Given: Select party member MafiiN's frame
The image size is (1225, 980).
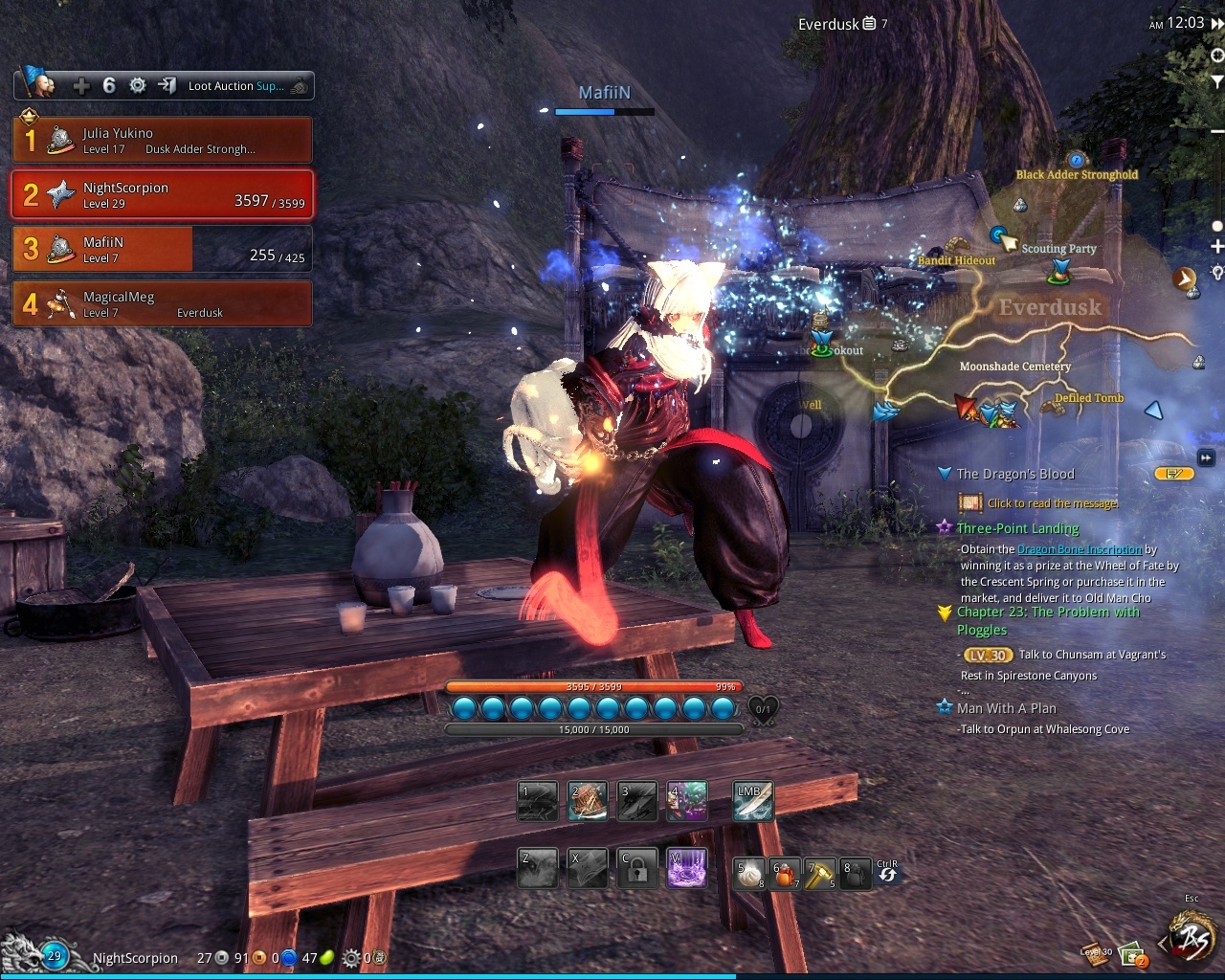Looking at the screenshot, I should (163, 250).
